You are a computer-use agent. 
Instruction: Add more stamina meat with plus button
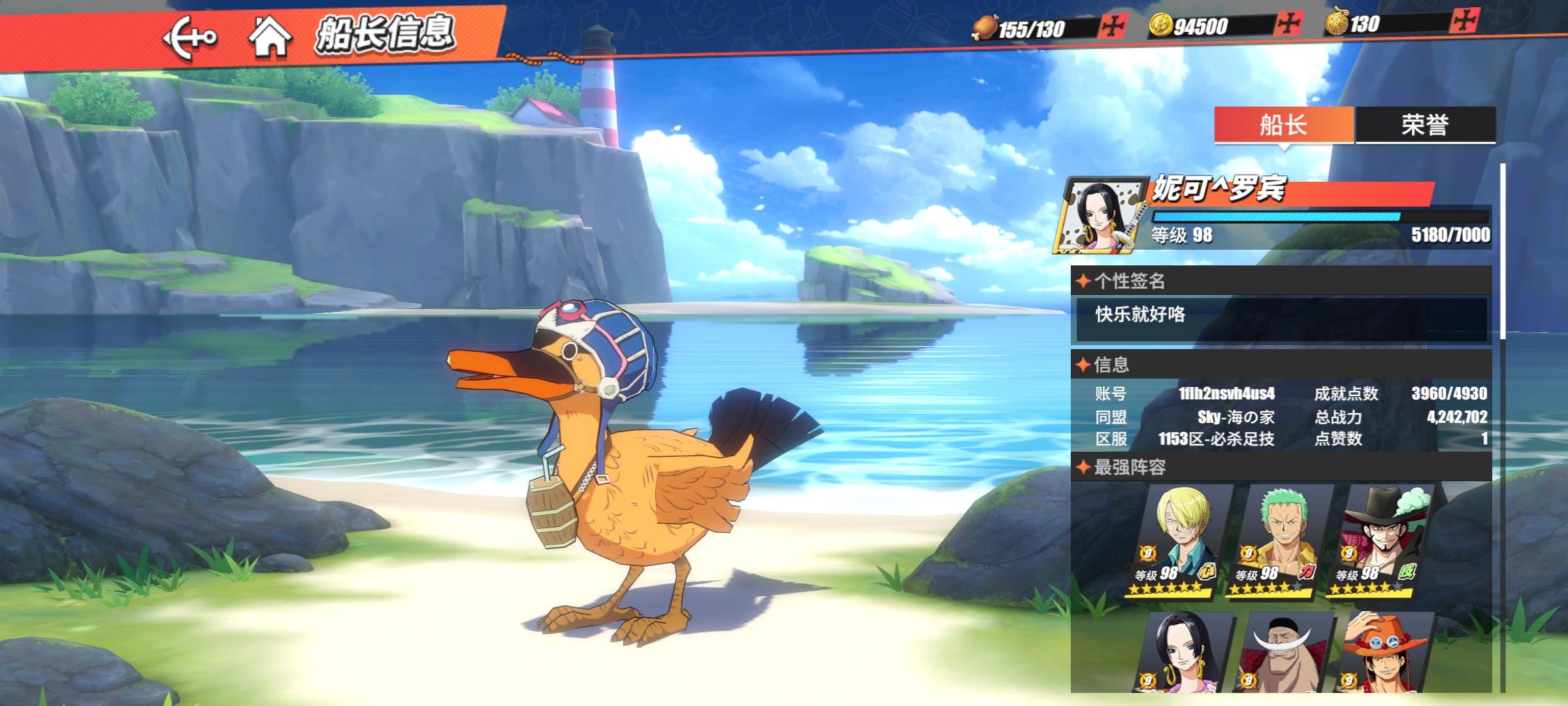1112,27
